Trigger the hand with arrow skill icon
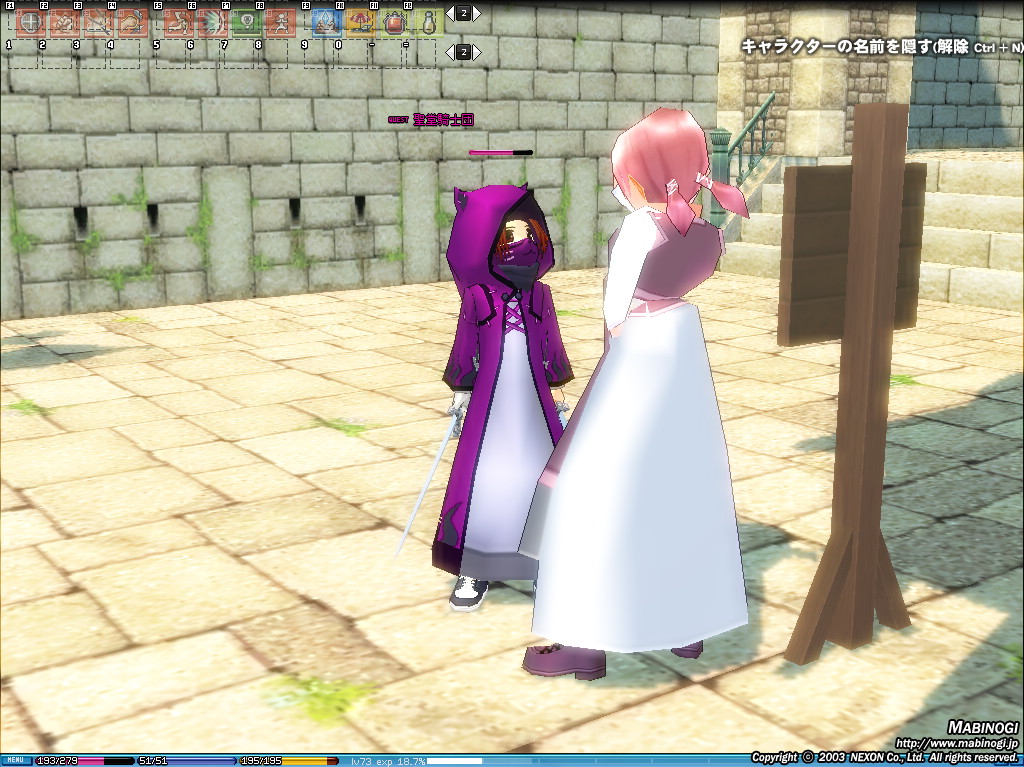The image size is (1024, 767). pyautogui.click(x=132, y=22)
